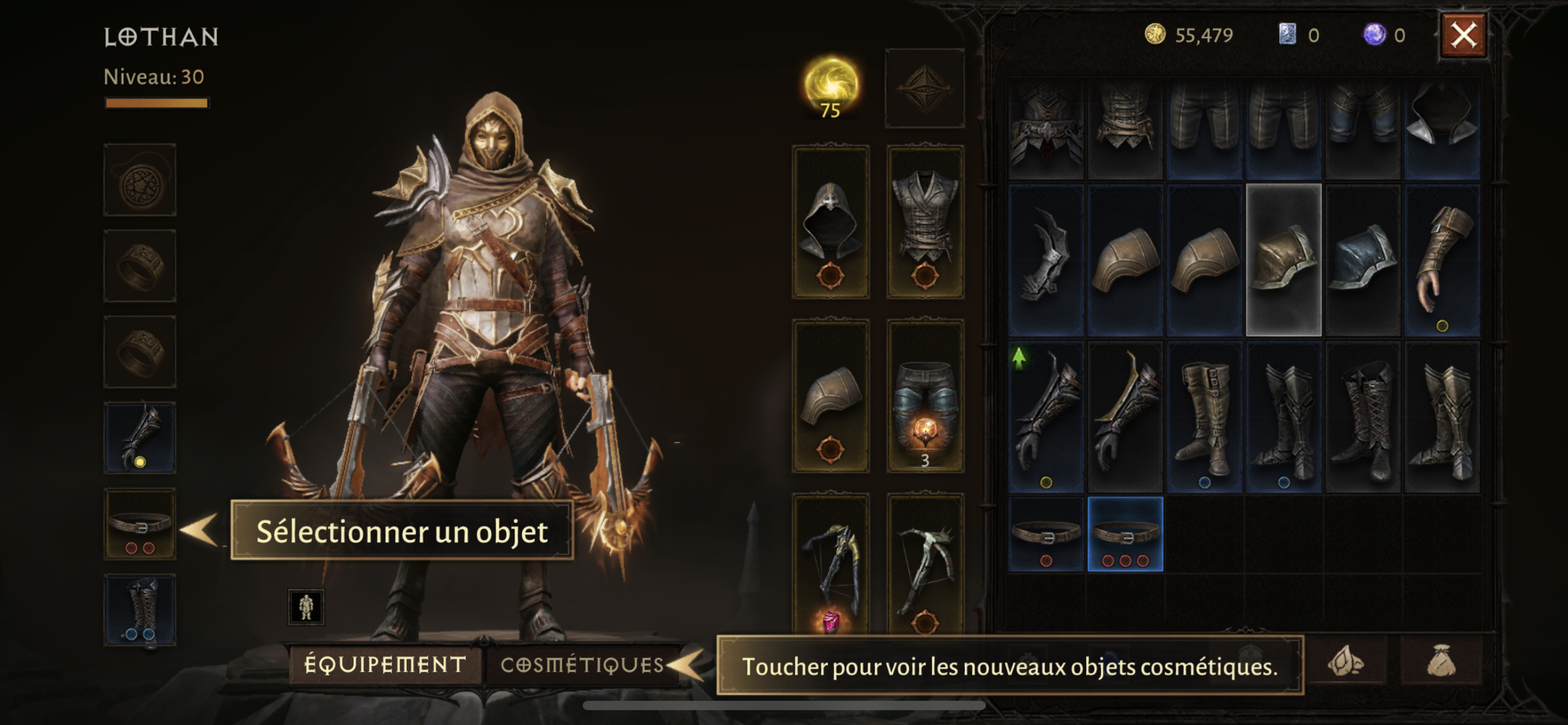
Task: Select the highlighted grey shoulder armor in inventory
Action: [1284, 260]
